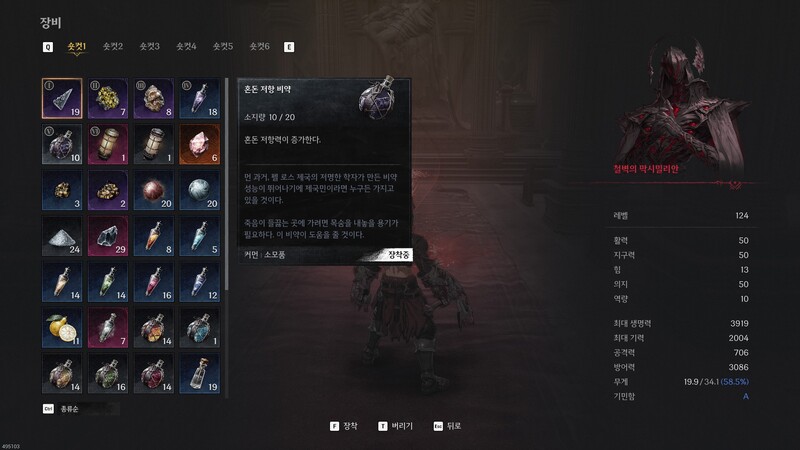Equip the item with the 장착 button

343,425
